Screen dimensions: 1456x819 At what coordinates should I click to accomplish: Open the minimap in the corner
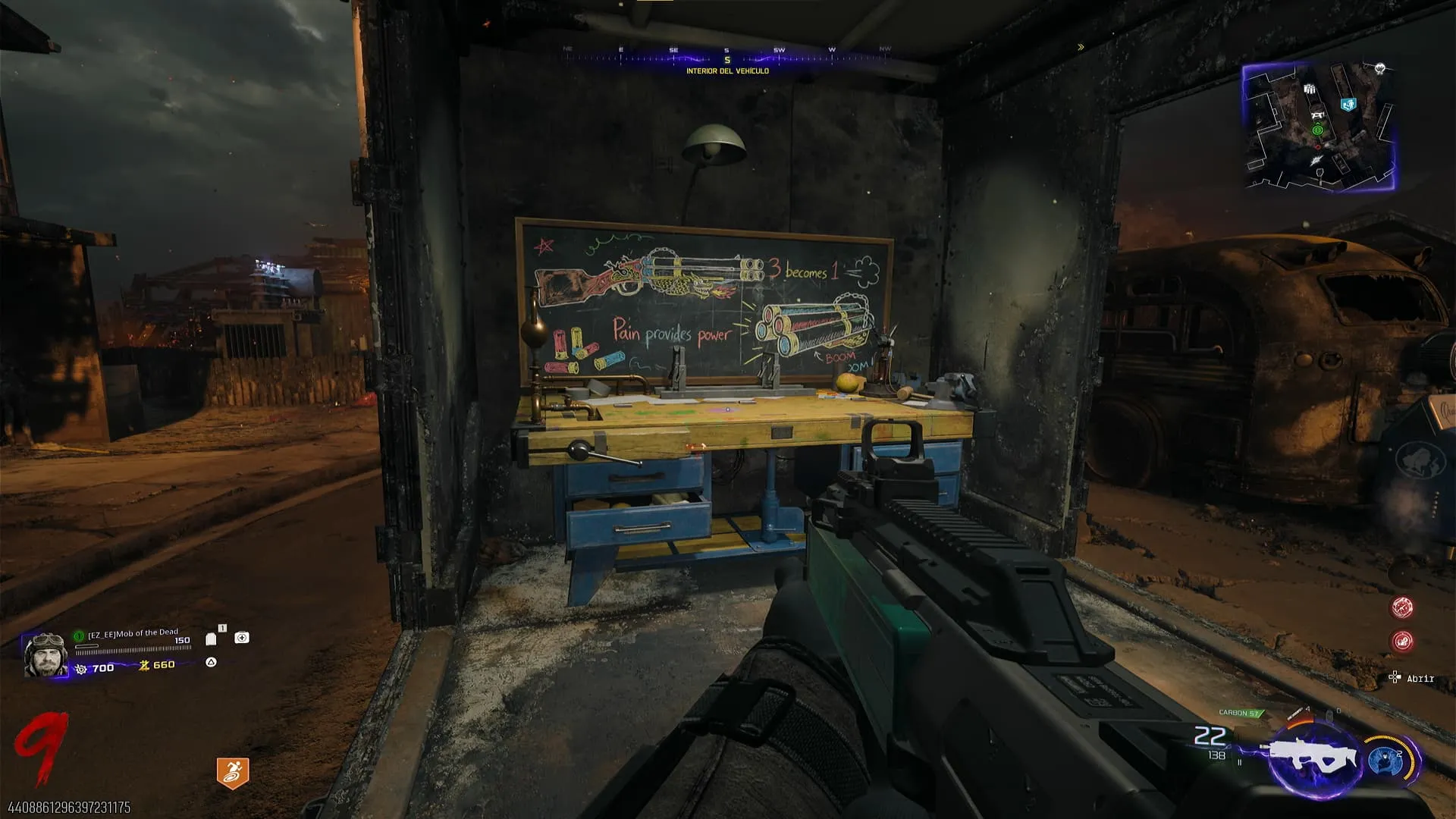click(1319, 127)
